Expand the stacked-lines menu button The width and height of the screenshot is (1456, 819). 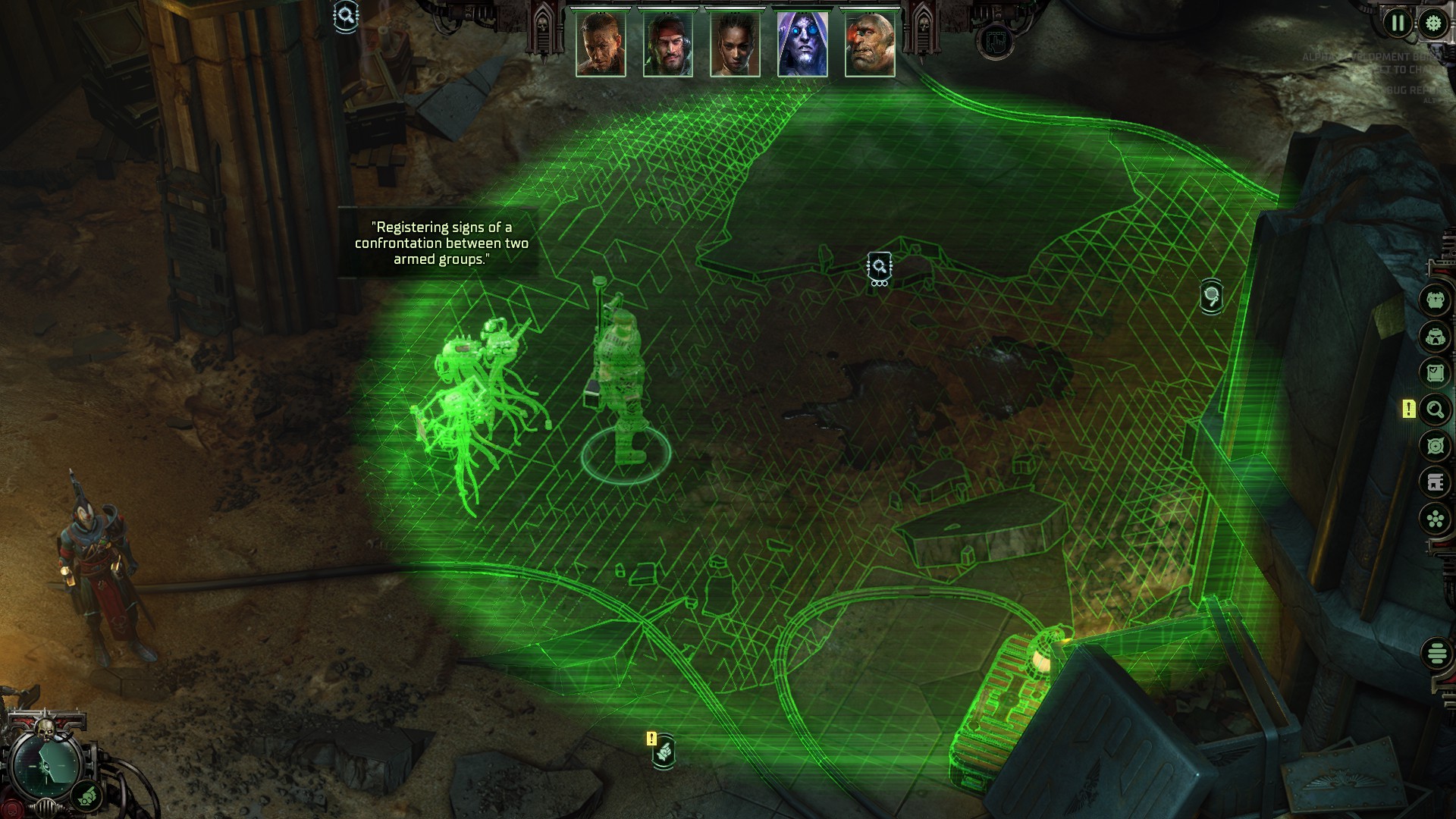coord(1436,652)
